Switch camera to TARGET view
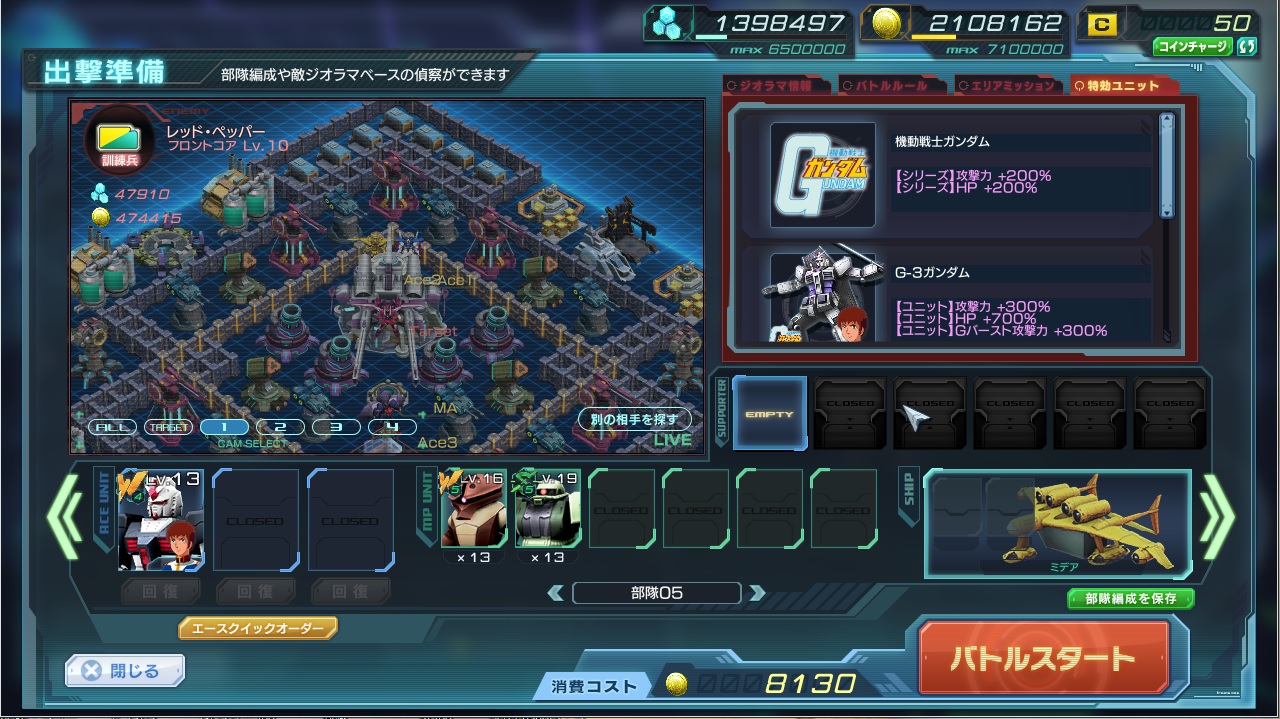Image resolution: width=1280 pixels, height=719 pixels. 167,427
